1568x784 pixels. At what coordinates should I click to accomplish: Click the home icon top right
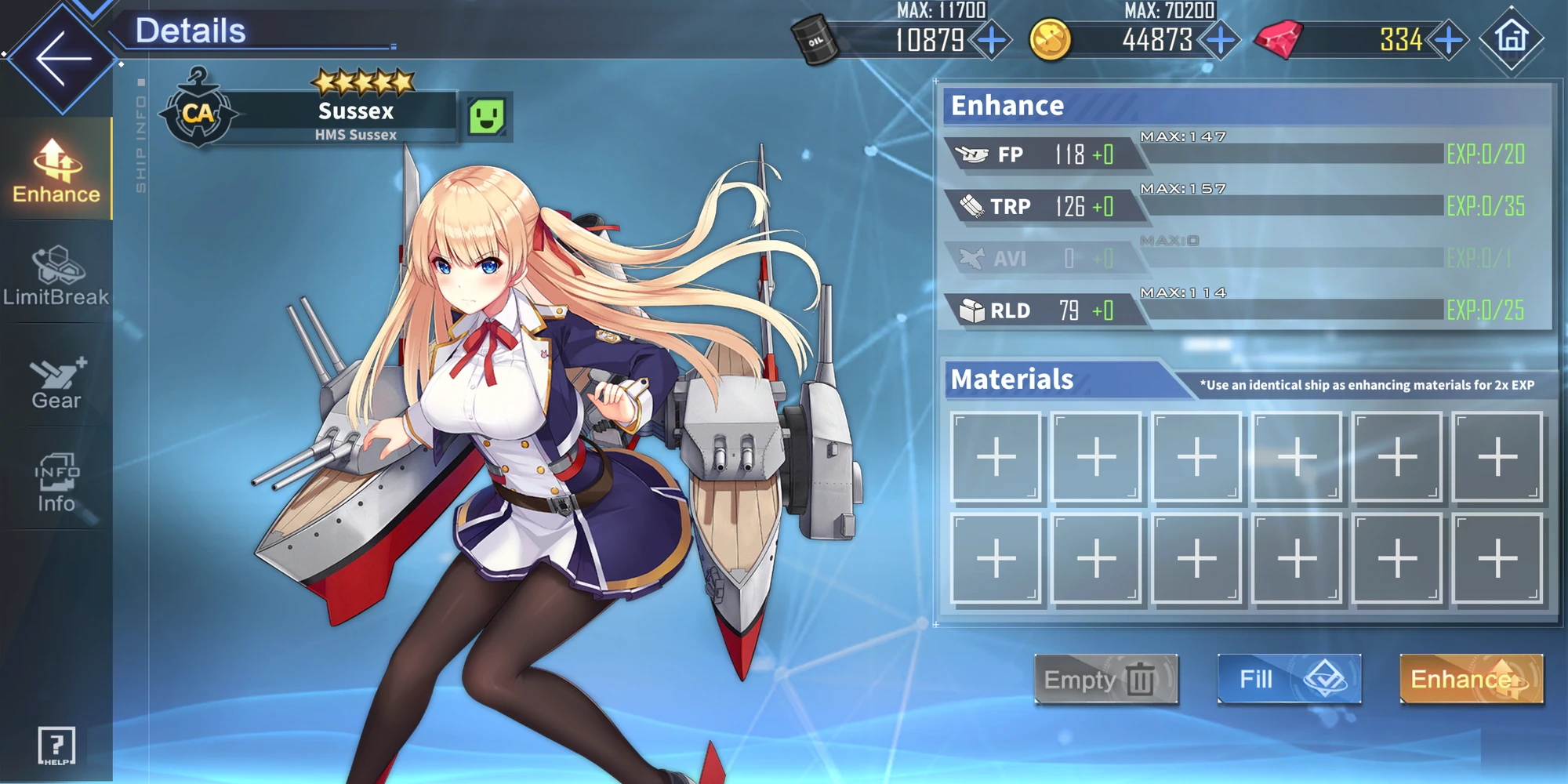(x=1510, y=37)
